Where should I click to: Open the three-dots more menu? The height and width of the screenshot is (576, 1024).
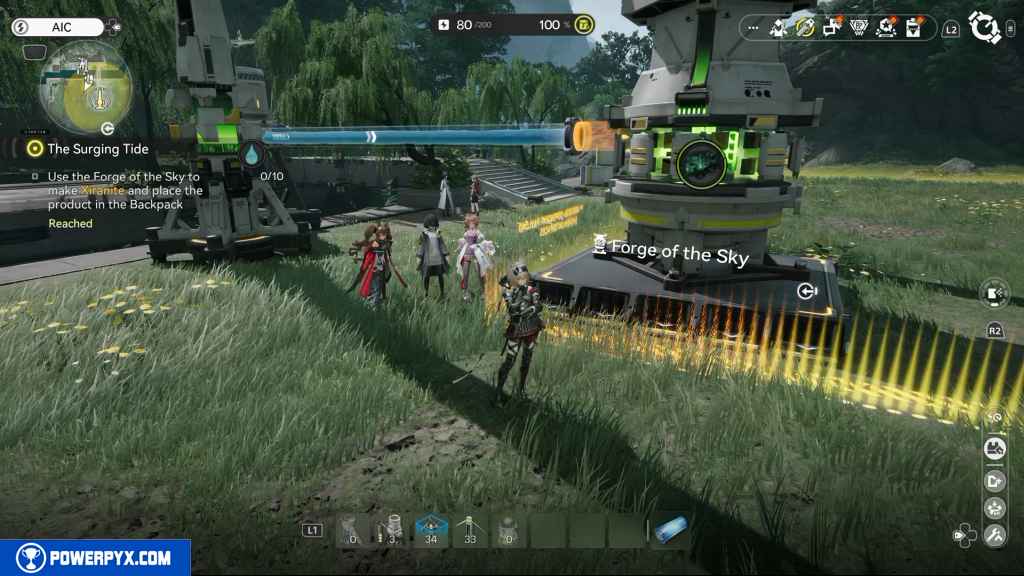(754, 28)
